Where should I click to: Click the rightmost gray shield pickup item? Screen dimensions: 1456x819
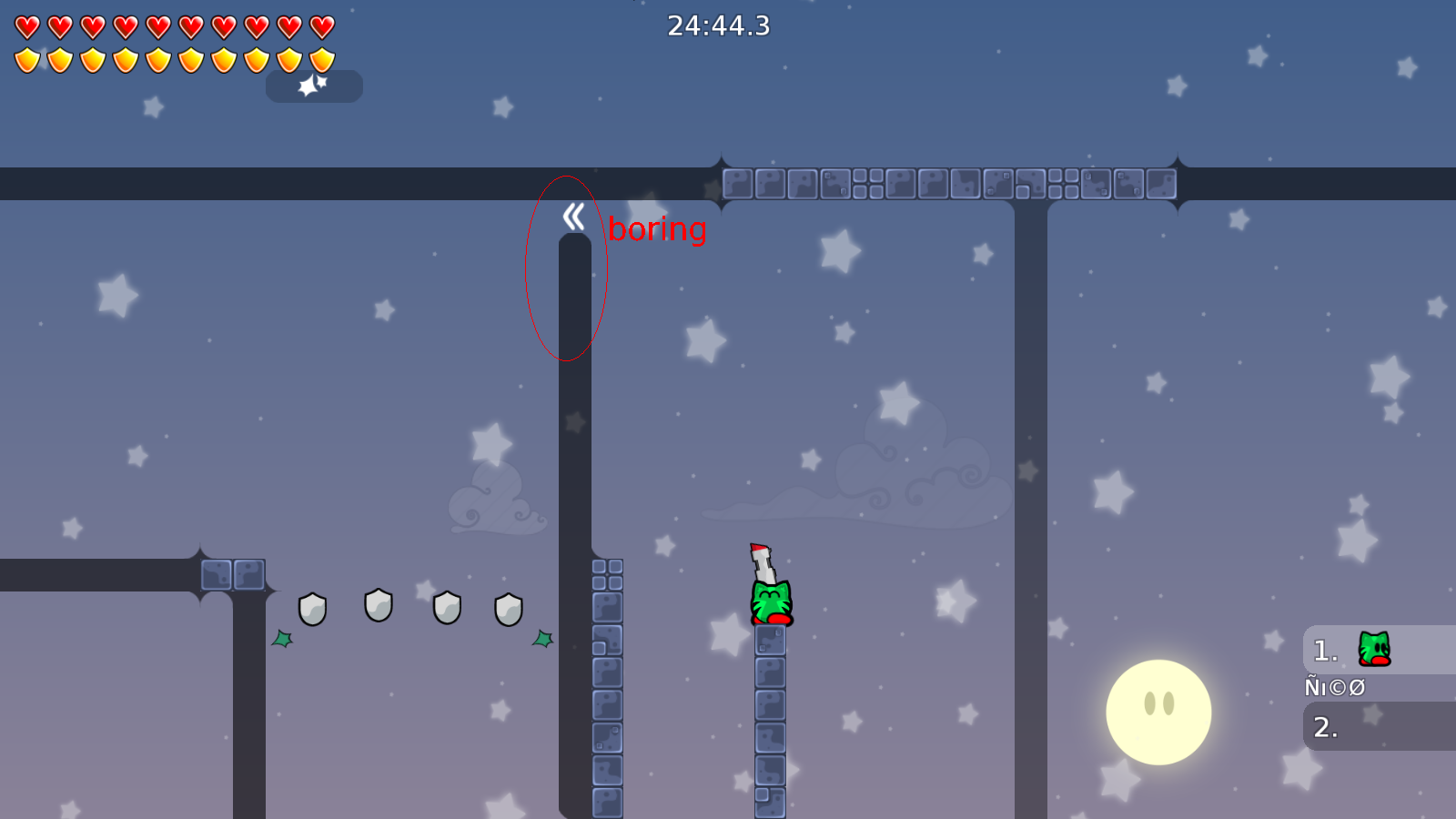[510, 611]
